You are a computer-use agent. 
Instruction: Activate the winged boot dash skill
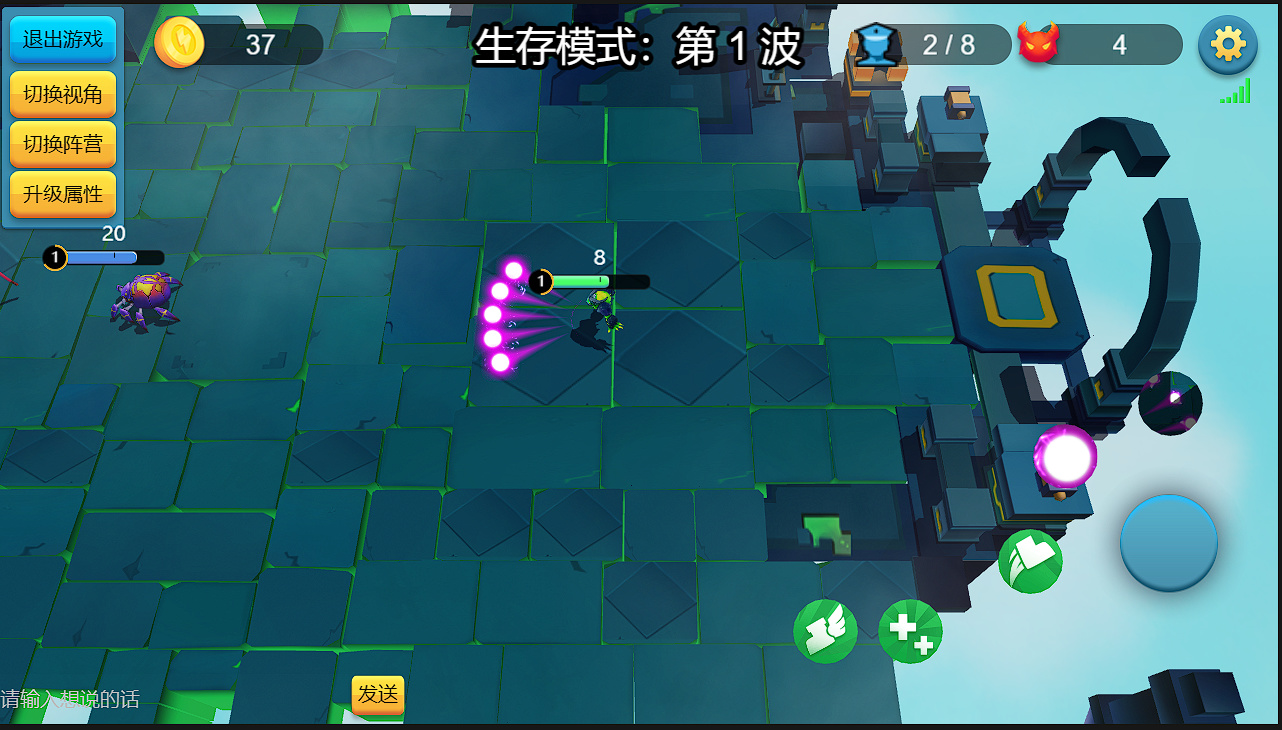tap(825, 631)
